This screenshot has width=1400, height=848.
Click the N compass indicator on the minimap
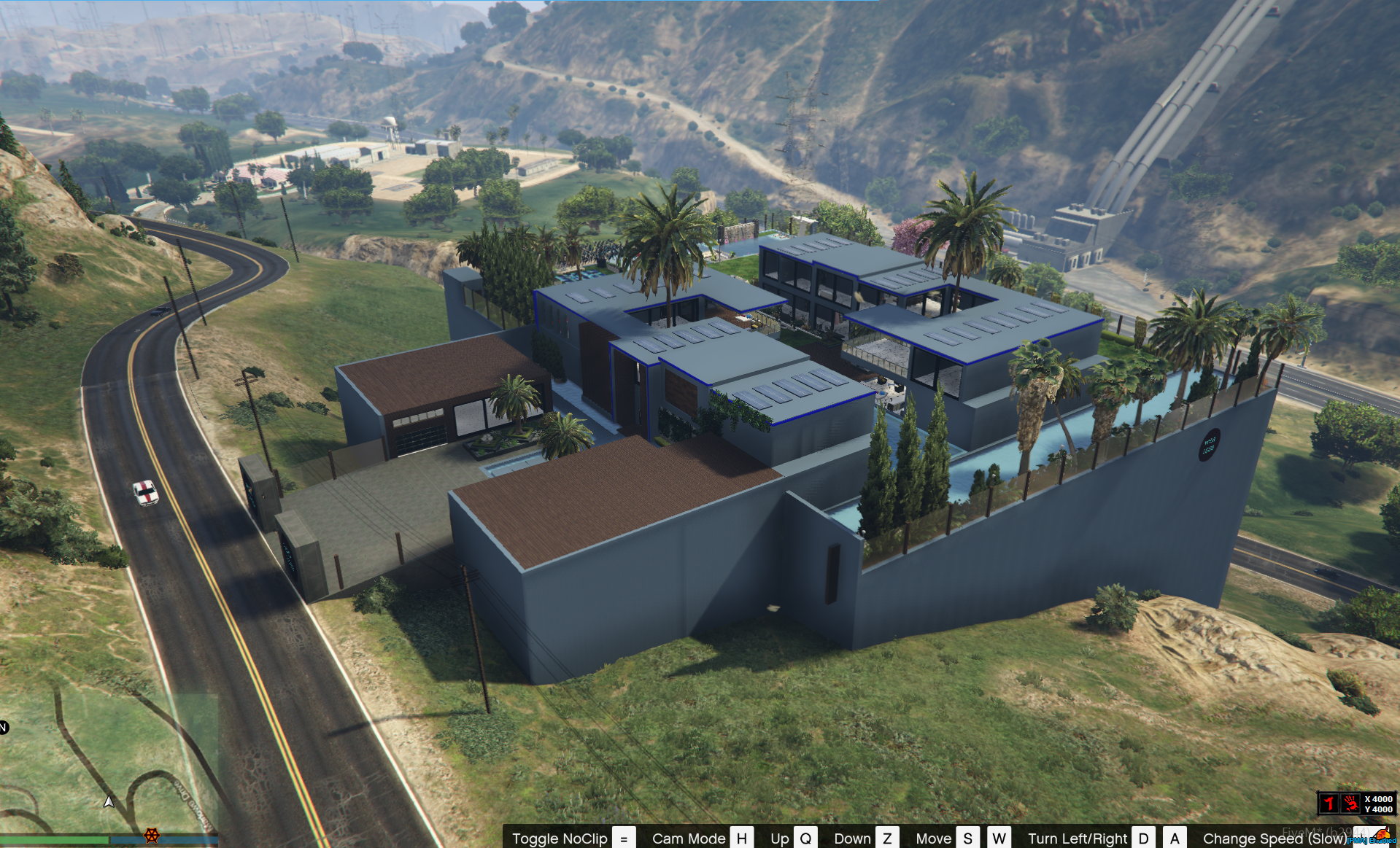coord(3,728)
